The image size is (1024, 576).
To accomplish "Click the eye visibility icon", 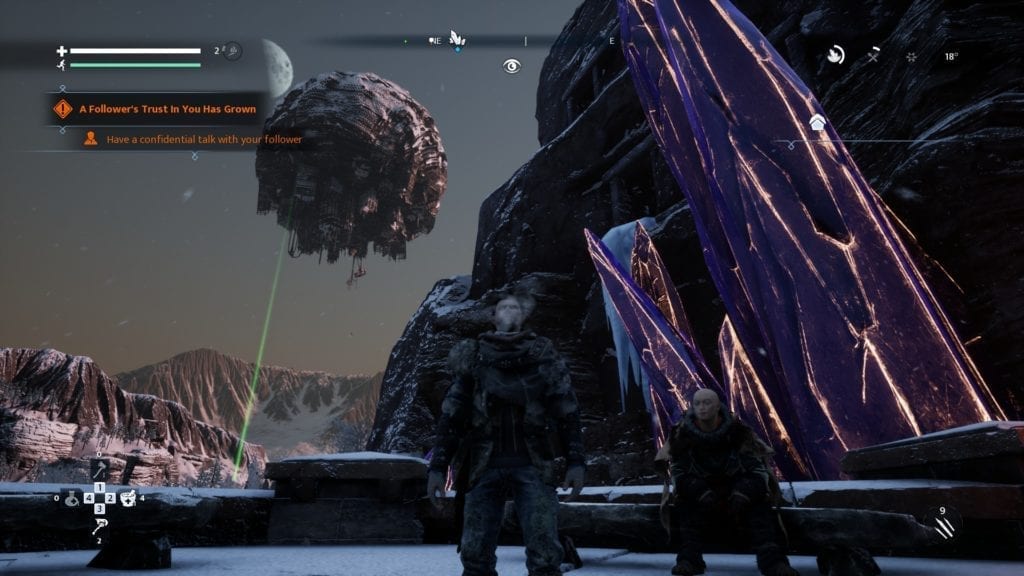I will [x=512, y=66].
